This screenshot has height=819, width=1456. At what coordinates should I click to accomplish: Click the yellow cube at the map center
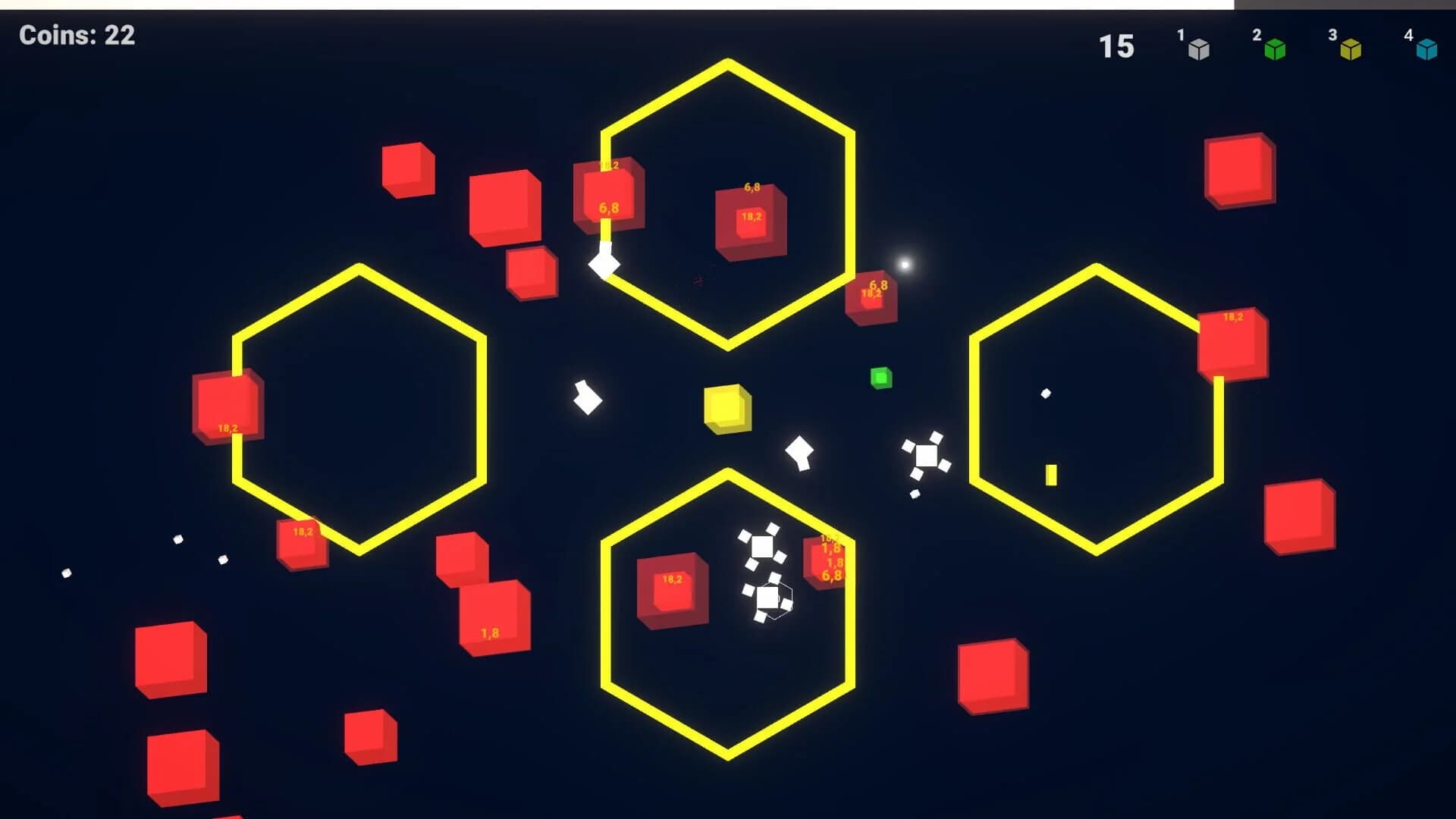(726, 409)
